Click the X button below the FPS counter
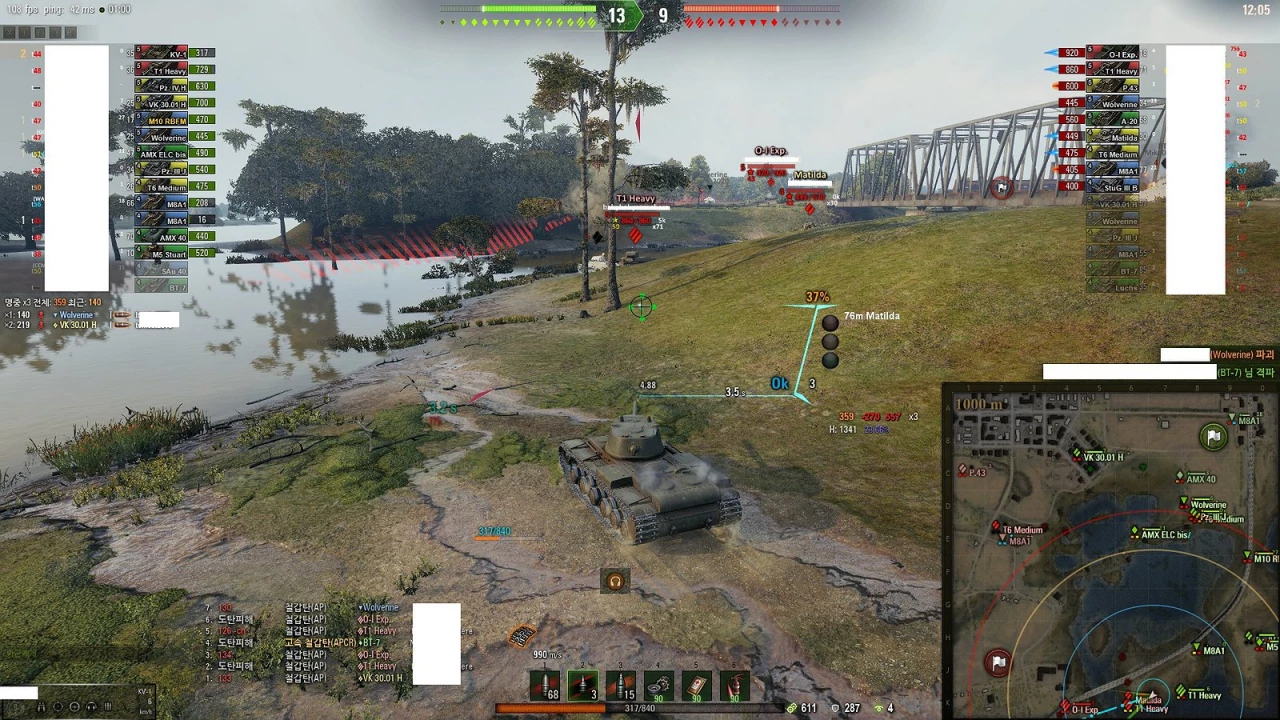The width and height of the screenshot is (1280, 720). pyautogui.click(x=10, y=32)
